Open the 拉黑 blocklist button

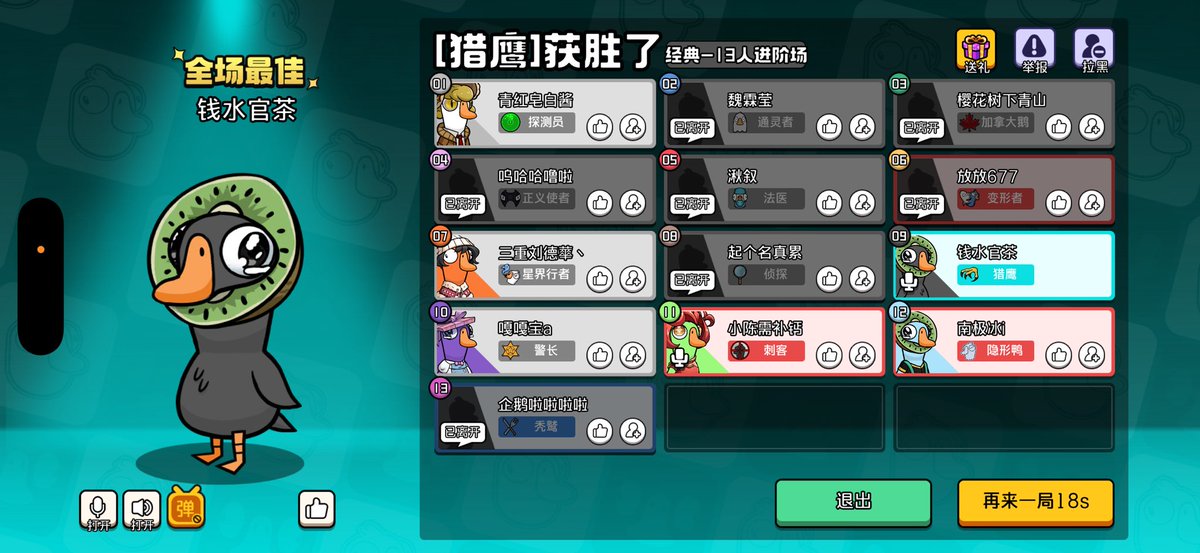coord(1093,51)
